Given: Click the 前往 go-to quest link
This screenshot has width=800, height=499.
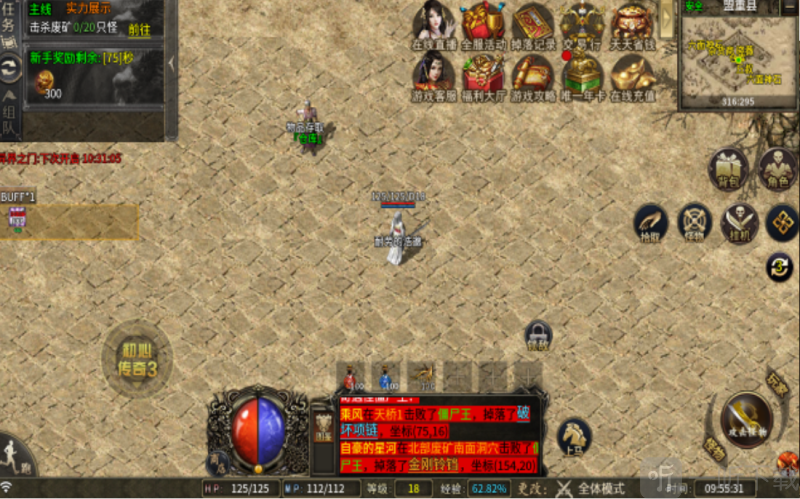Looking at the screenshot, I should [139, 30].
